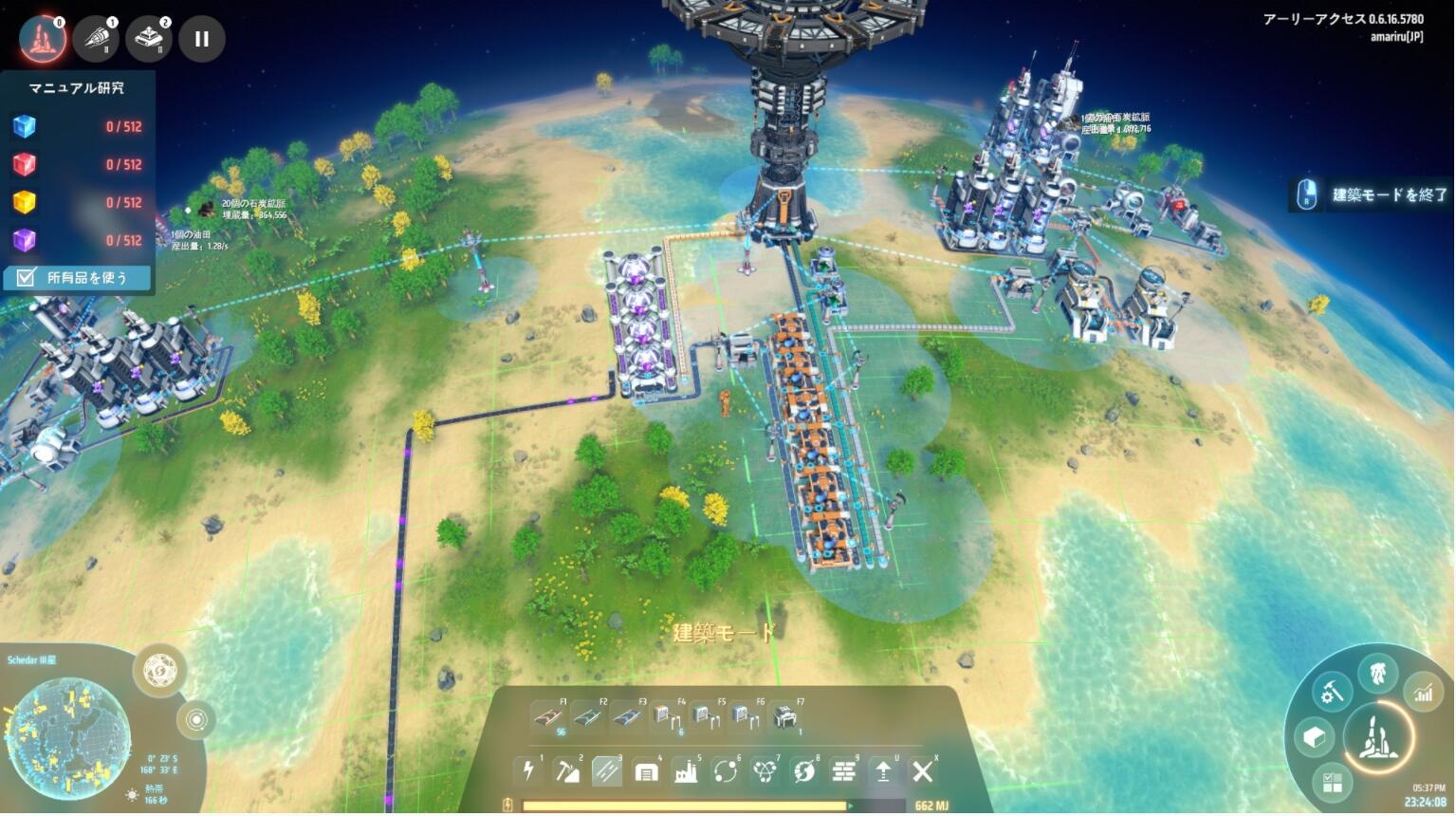The width and height of the screenshot is (1456, 816).
Task: Open the statistics bar chart panel
Action: pos(1423,694)
